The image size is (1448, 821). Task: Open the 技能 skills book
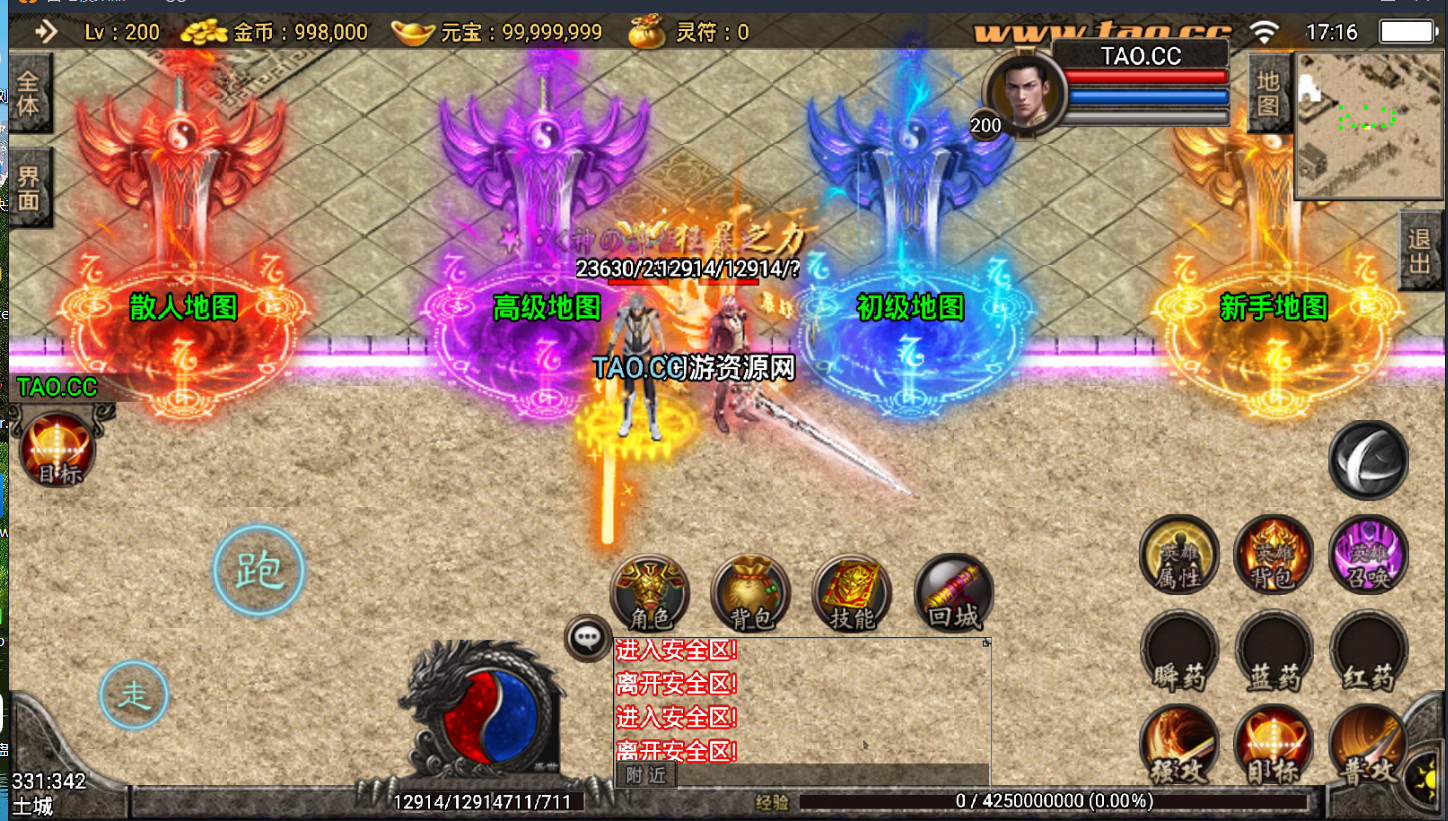pyautogui.click(x=852, y=594)
